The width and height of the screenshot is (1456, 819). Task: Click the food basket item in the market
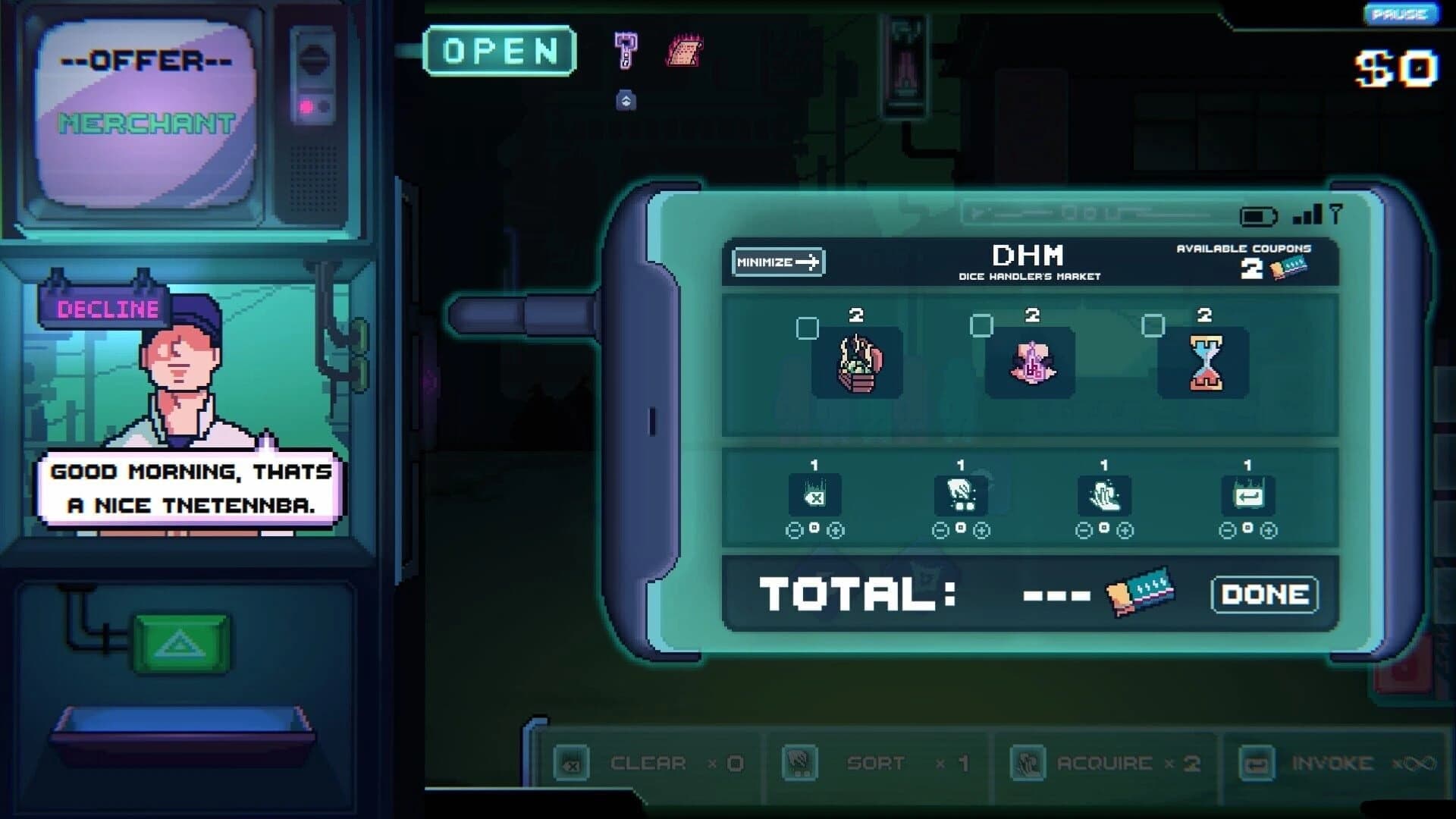pyautogui.click(x=858, y=365)
